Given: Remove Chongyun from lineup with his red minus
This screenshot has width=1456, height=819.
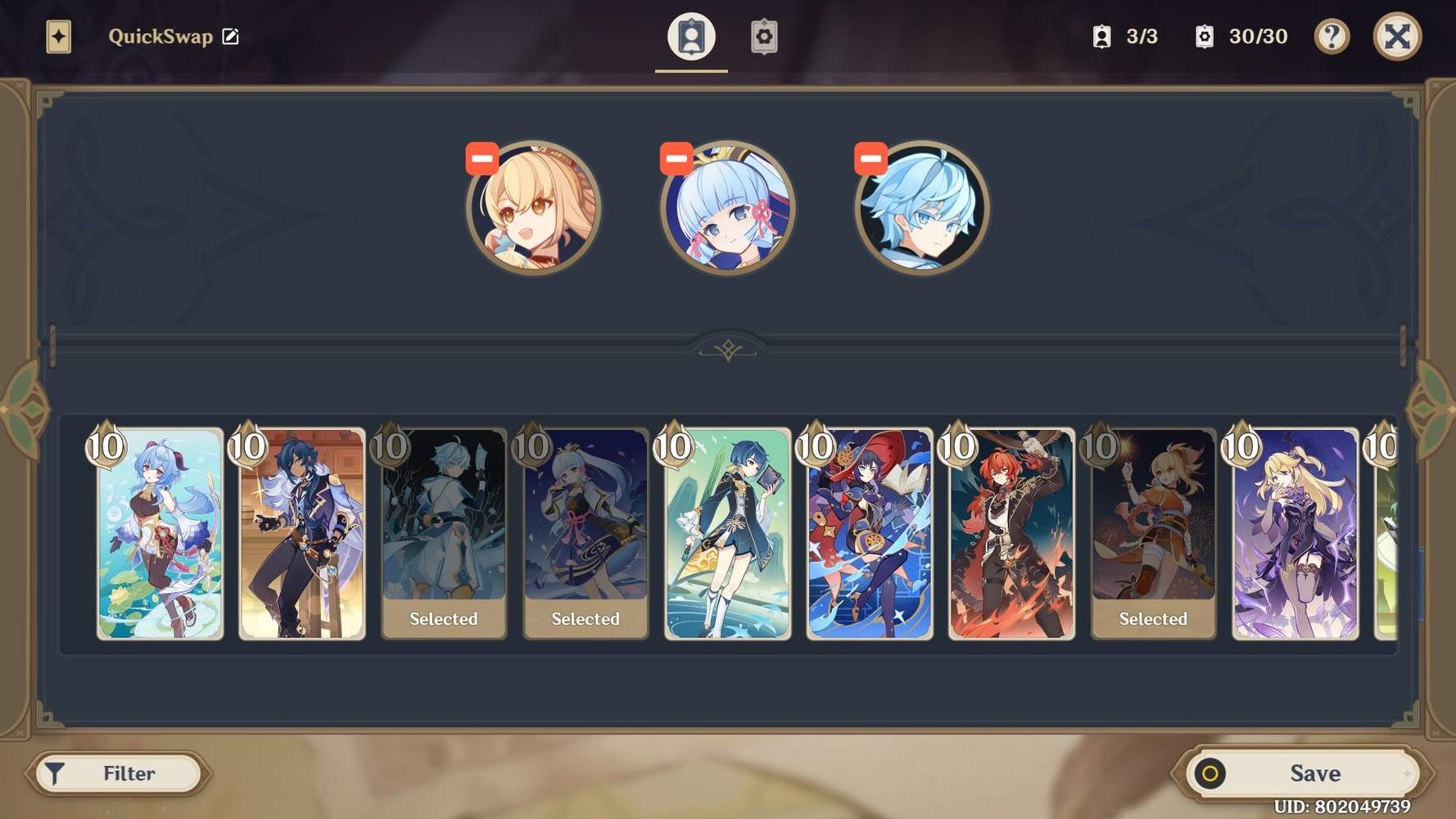Looking at the screenshot, I should pos(870,157).
